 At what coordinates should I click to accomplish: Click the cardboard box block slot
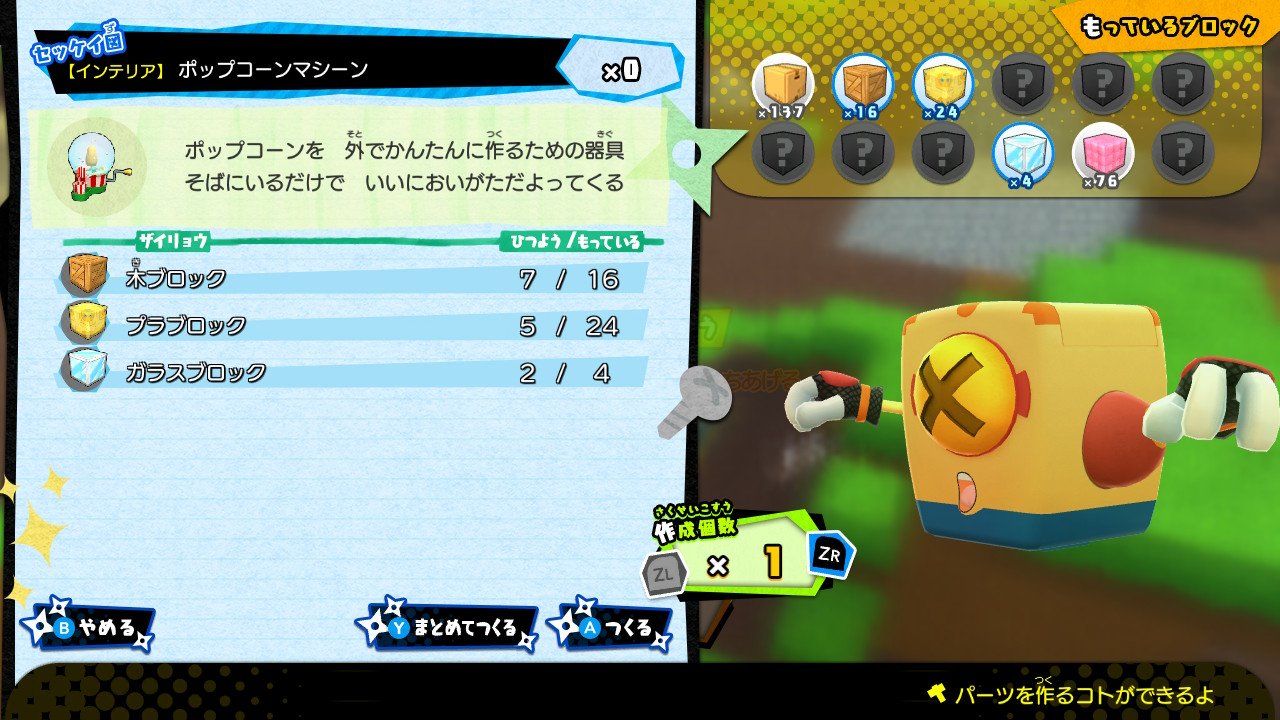(782, 84)
